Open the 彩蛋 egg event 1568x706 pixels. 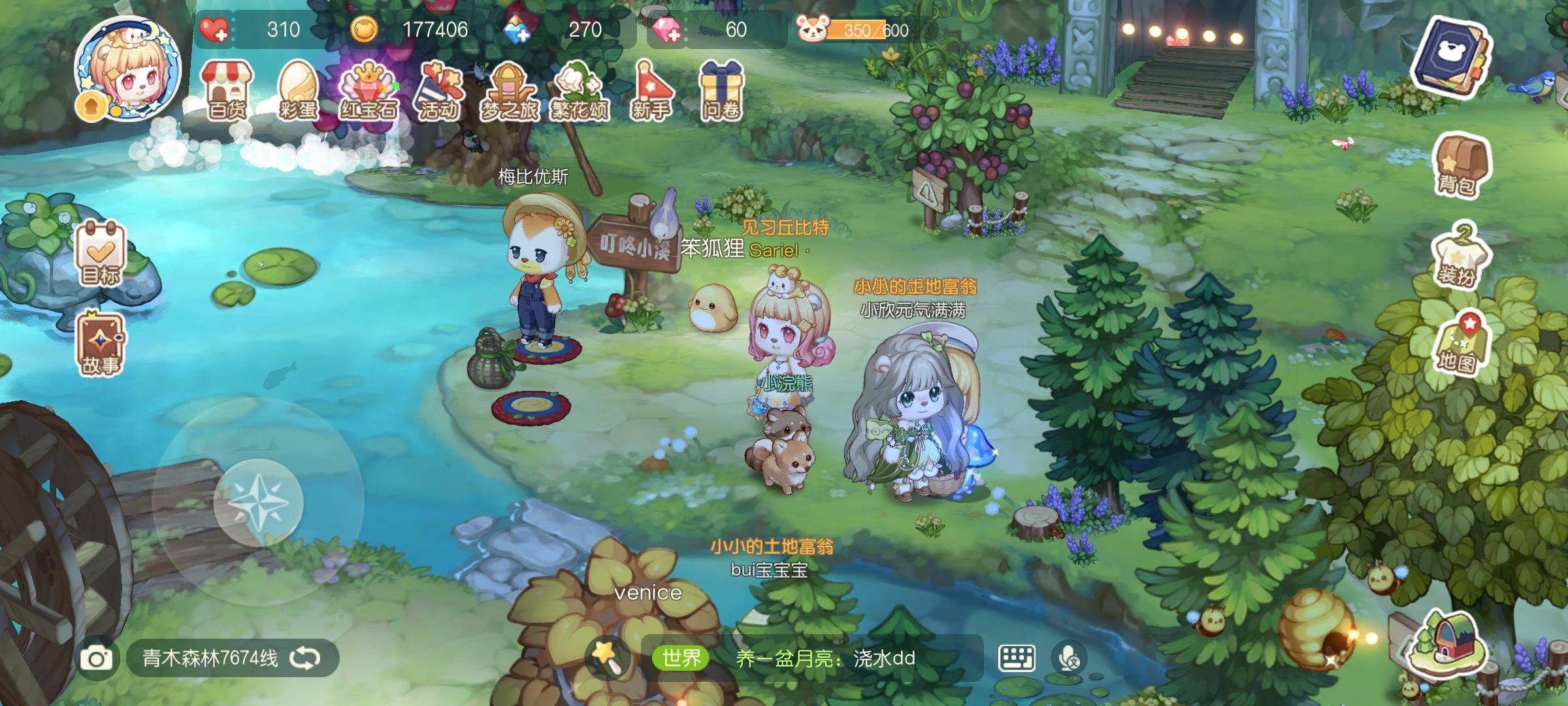[x=297, y=88]
